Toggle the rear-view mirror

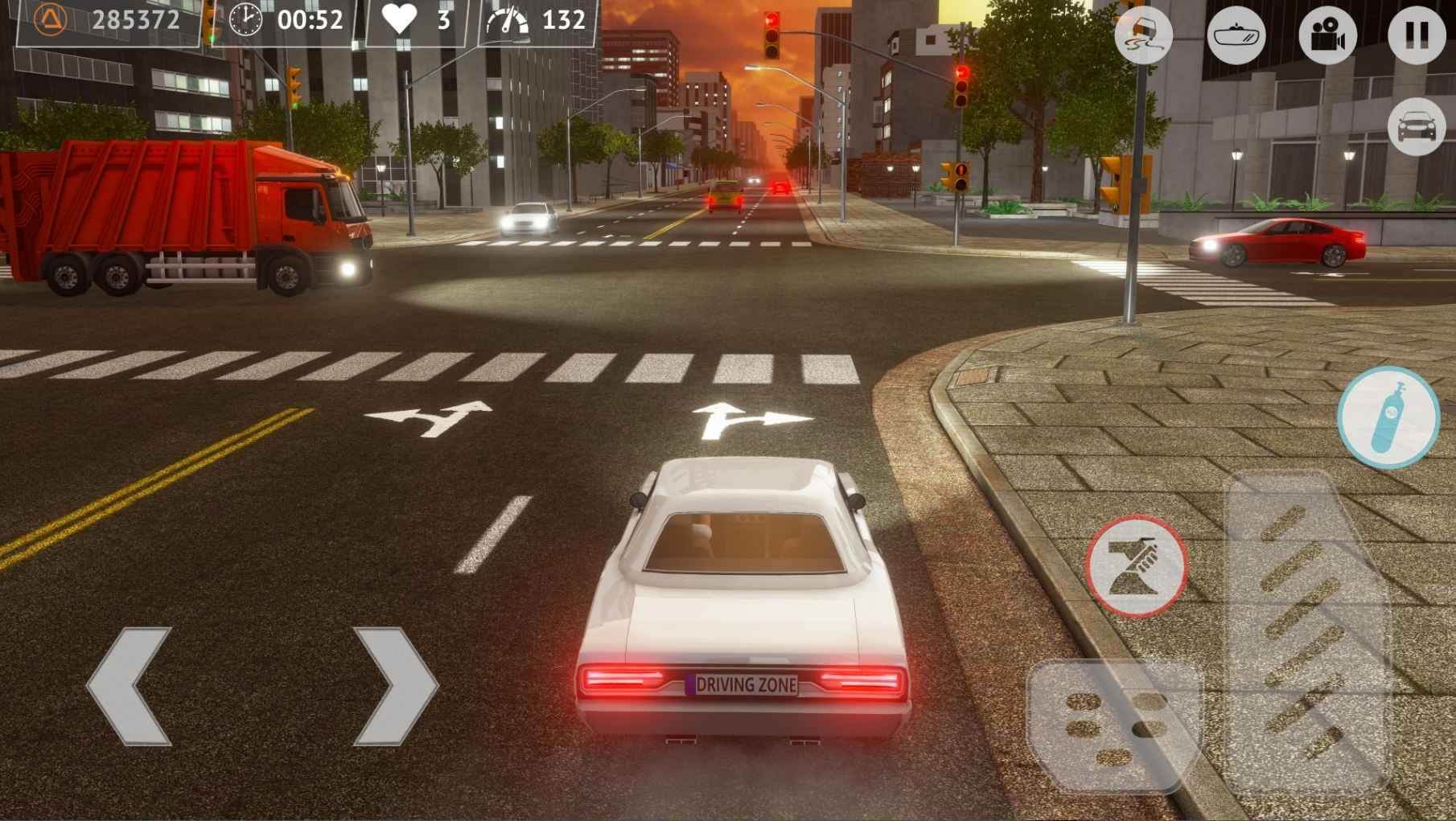(x=1236, y=35)
